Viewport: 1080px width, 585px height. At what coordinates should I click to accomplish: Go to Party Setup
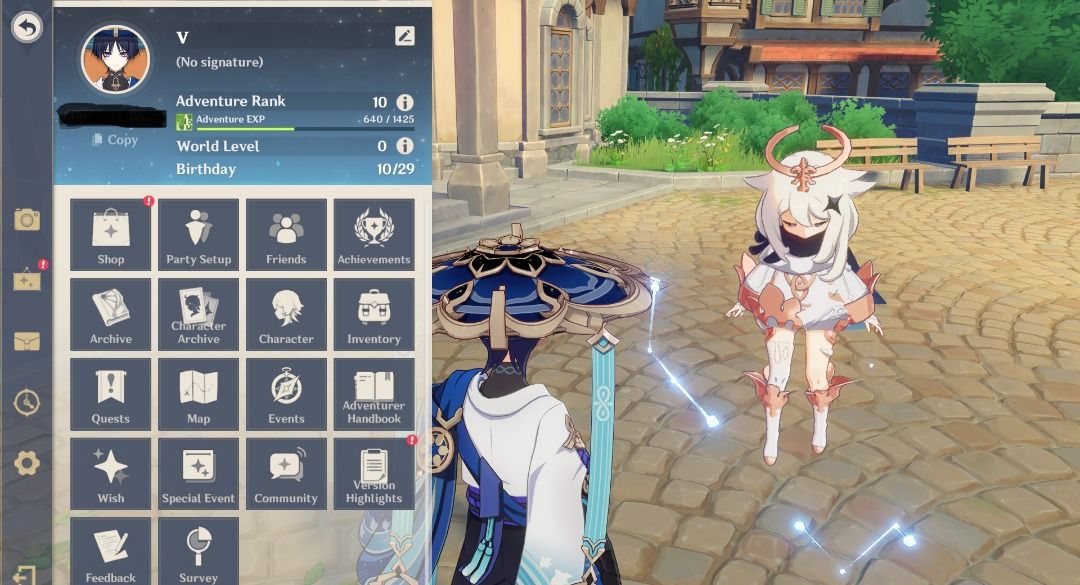(x=198, y=235)
